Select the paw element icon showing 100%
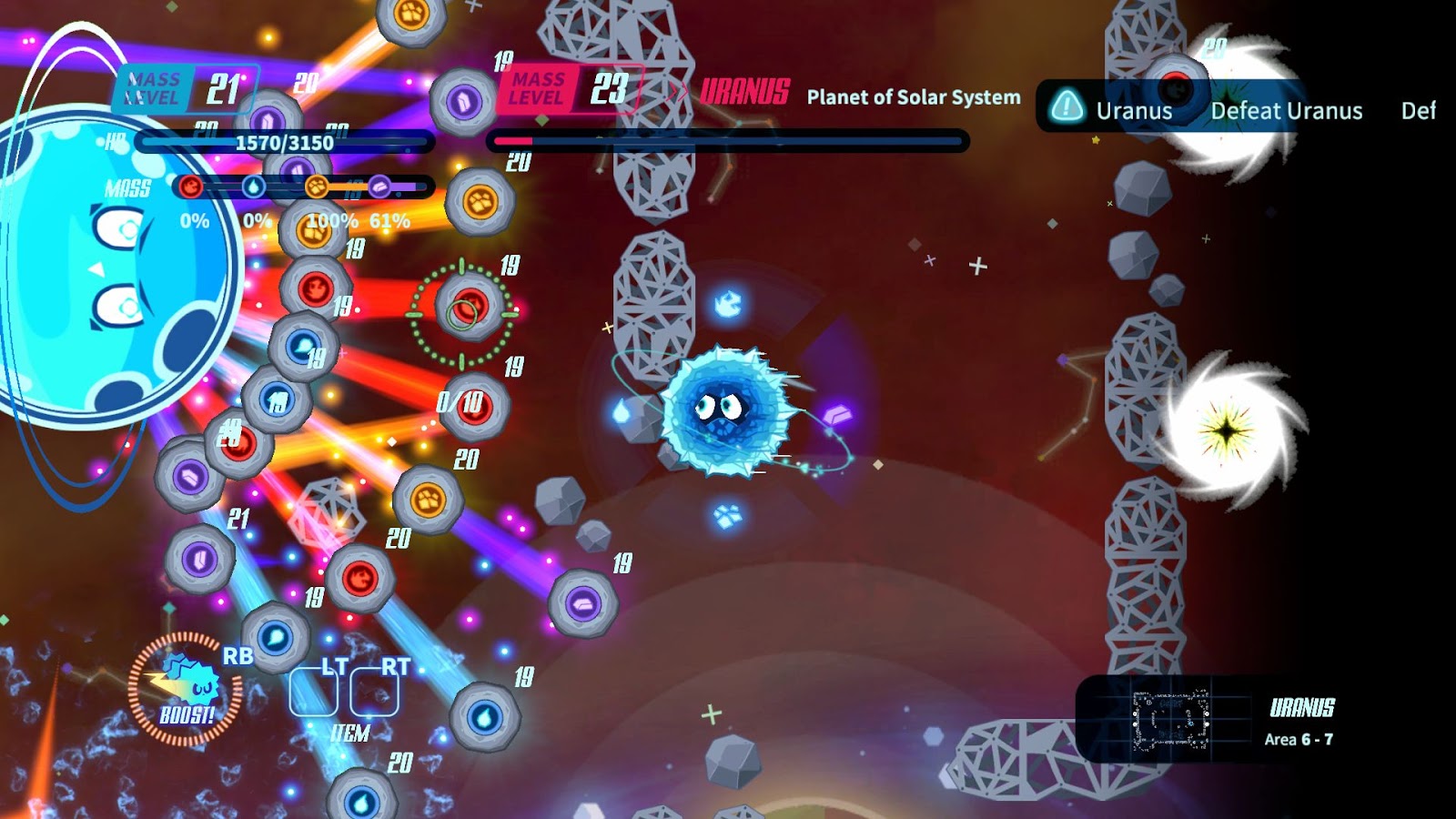1456x819 pixels. [318, 187]
